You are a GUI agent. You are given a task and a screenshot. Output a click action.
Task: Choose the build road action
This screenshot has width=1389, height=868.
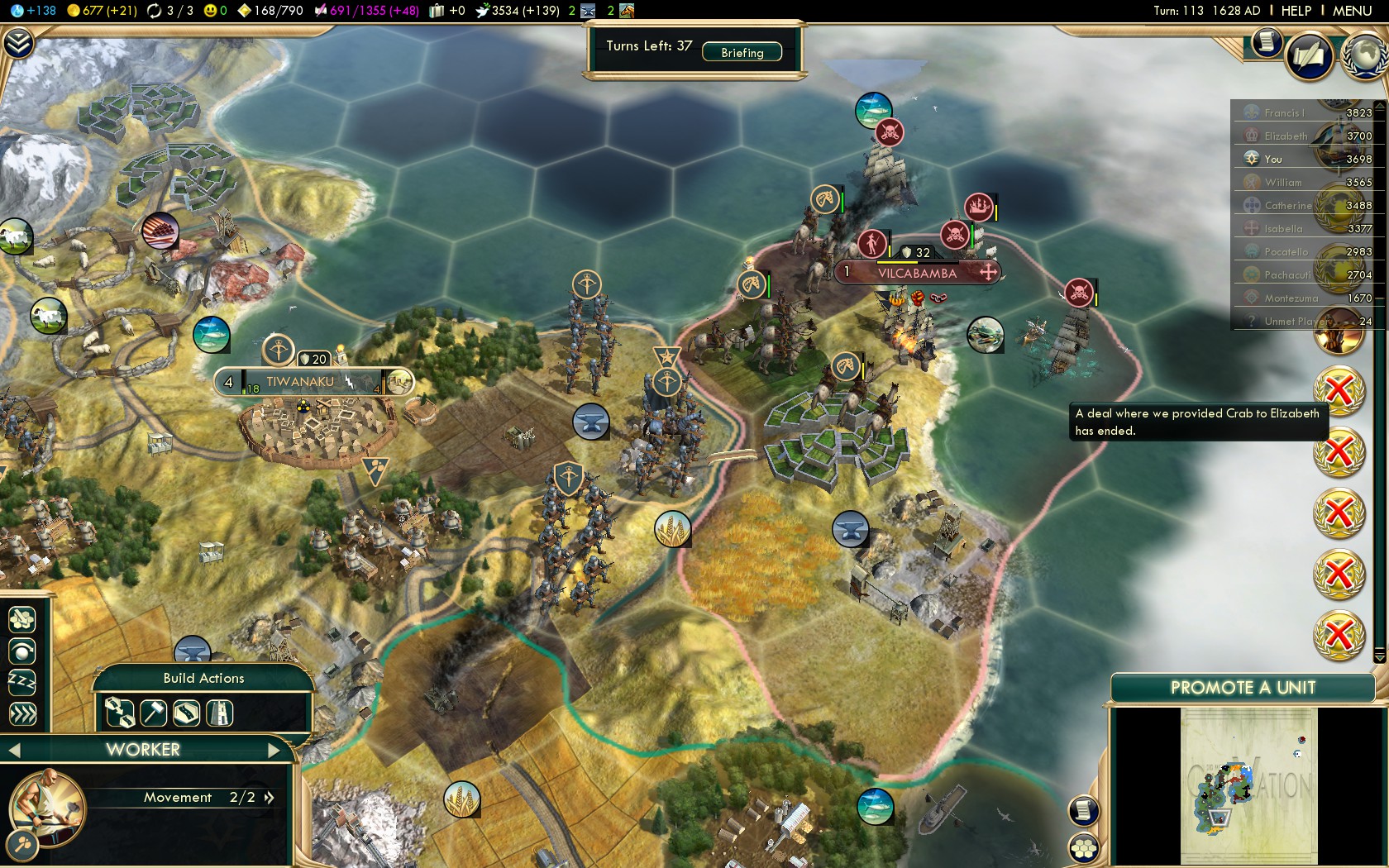(x=186, y=713)
